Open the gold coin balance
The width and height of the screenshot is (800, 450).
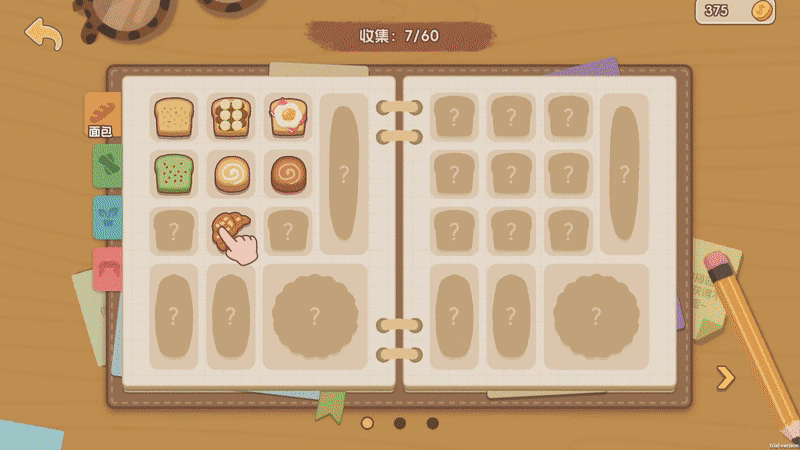[735, 11]
